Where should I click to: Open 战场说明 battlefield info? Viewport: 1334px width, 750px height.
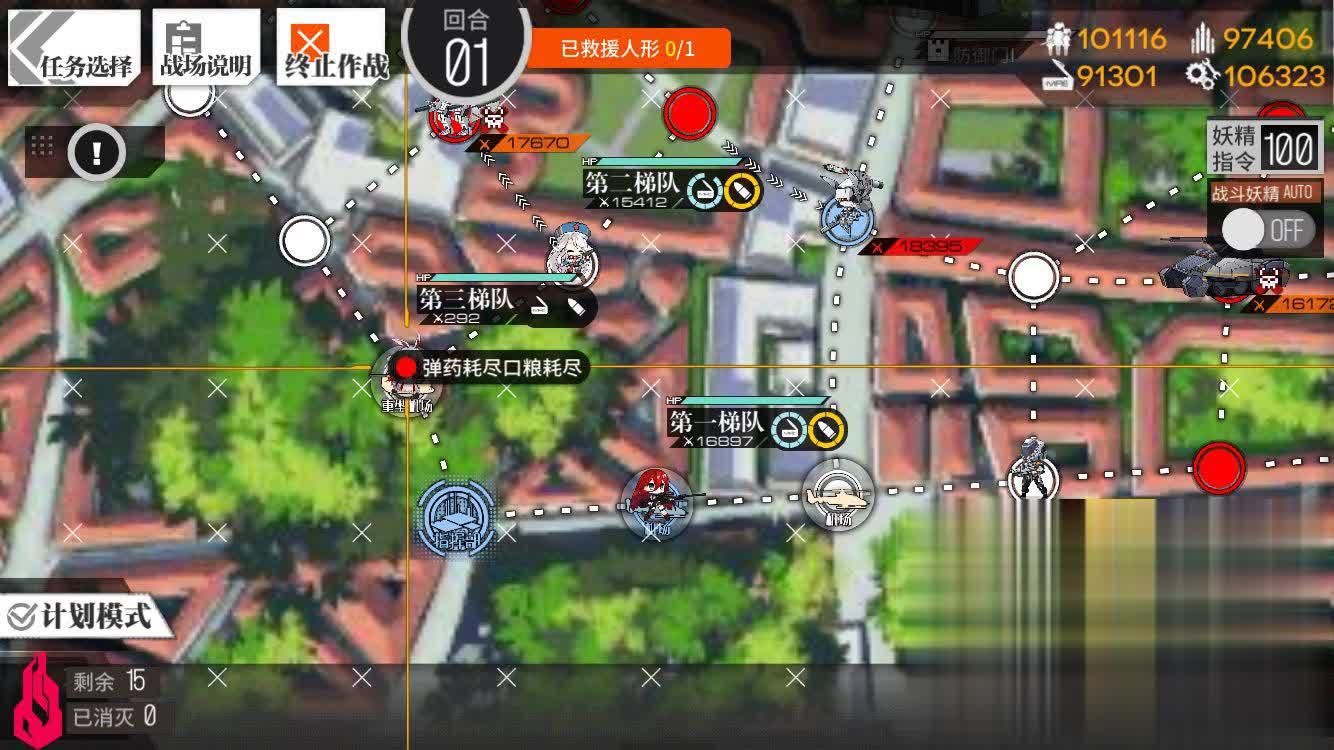(208, 44)
